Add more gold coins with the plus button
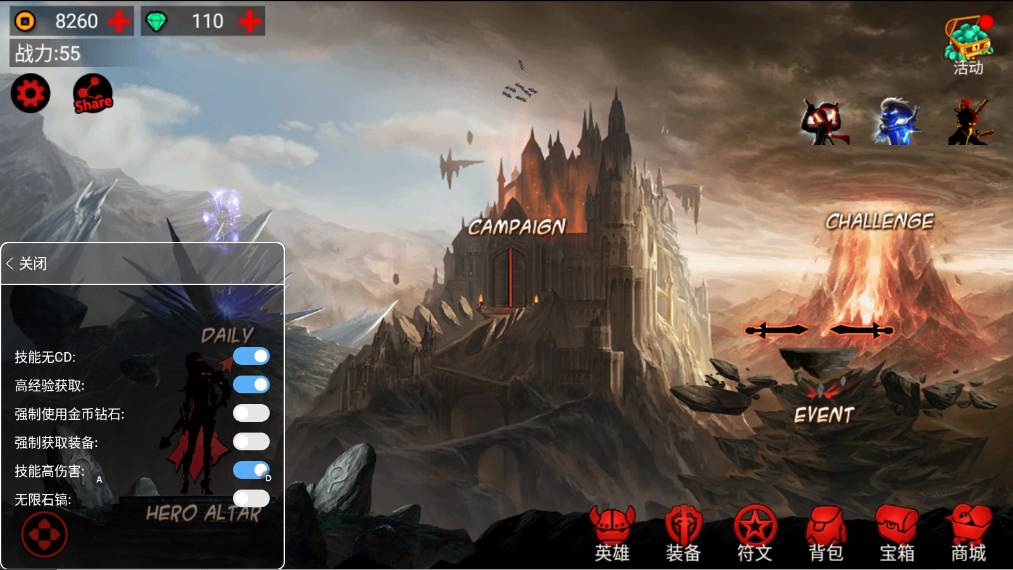 [x=119, y=21]
